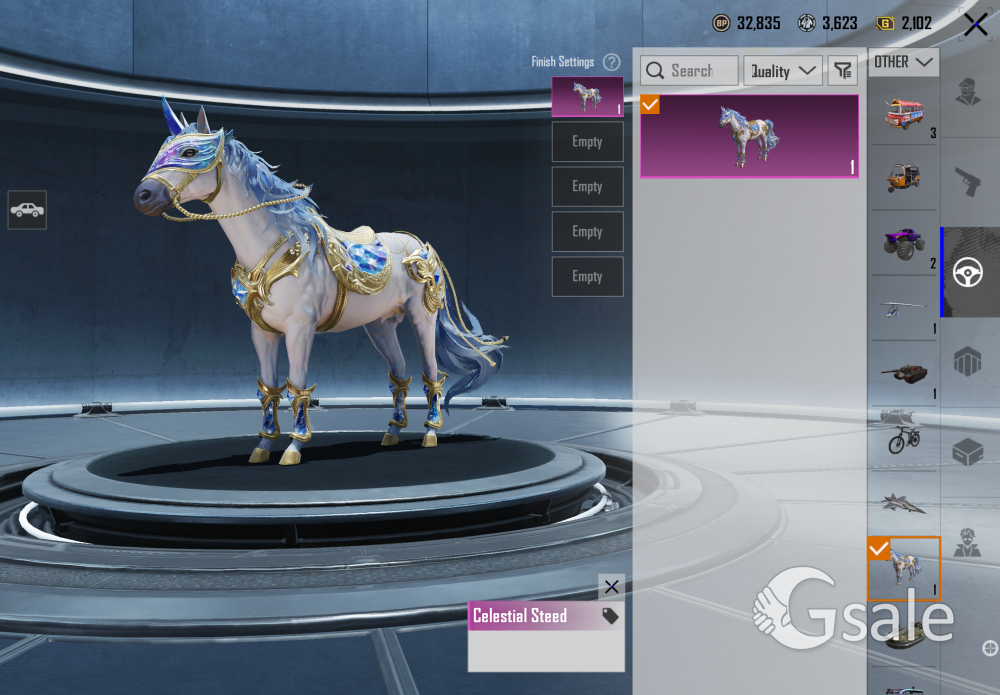Click the skin search field
Image resolution: width=1000 pixels, height=695 pixels.
tap(689, 71)
